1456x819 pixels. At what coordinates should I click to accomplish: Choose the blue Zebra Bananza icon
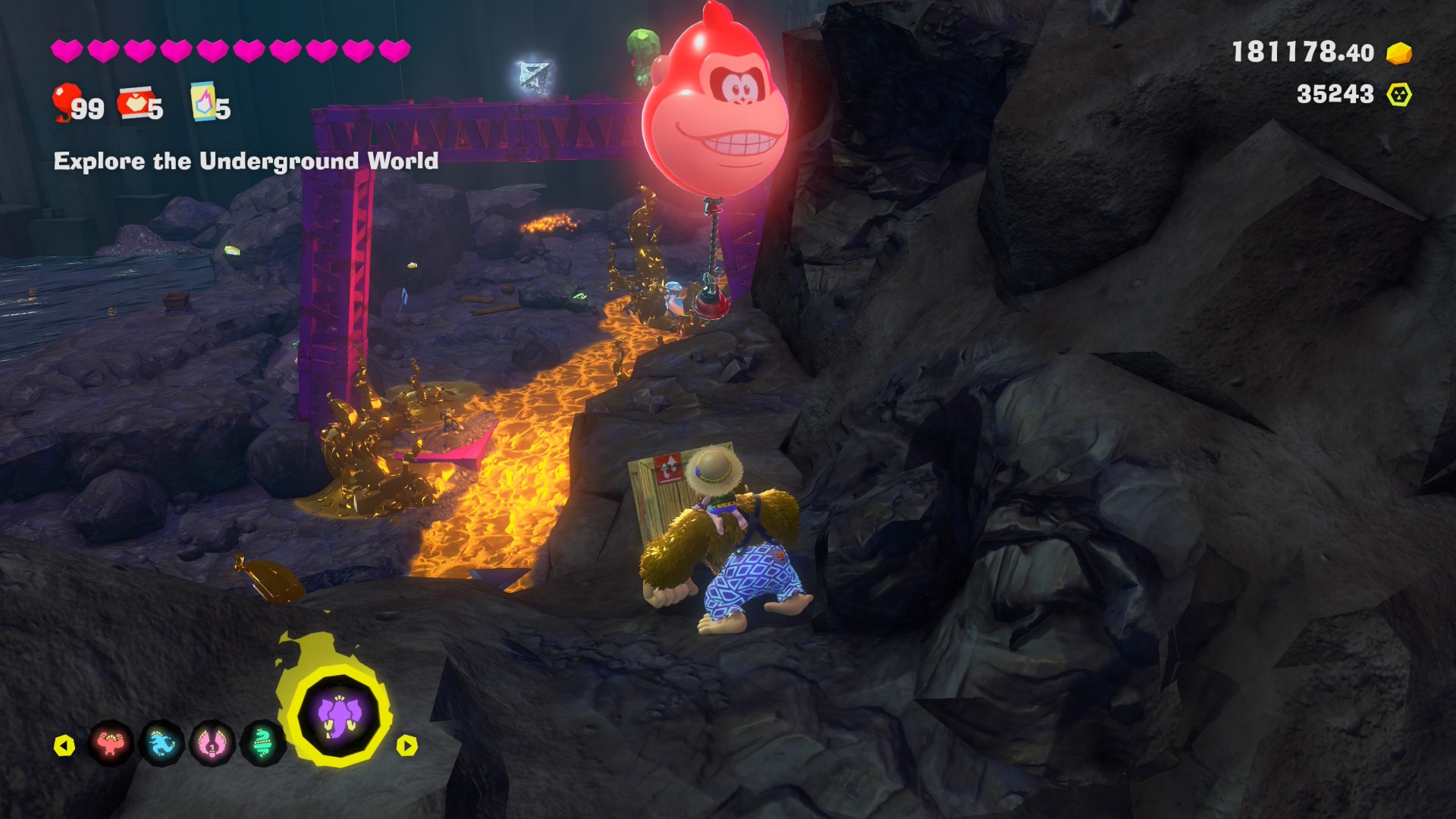(162, 744)
